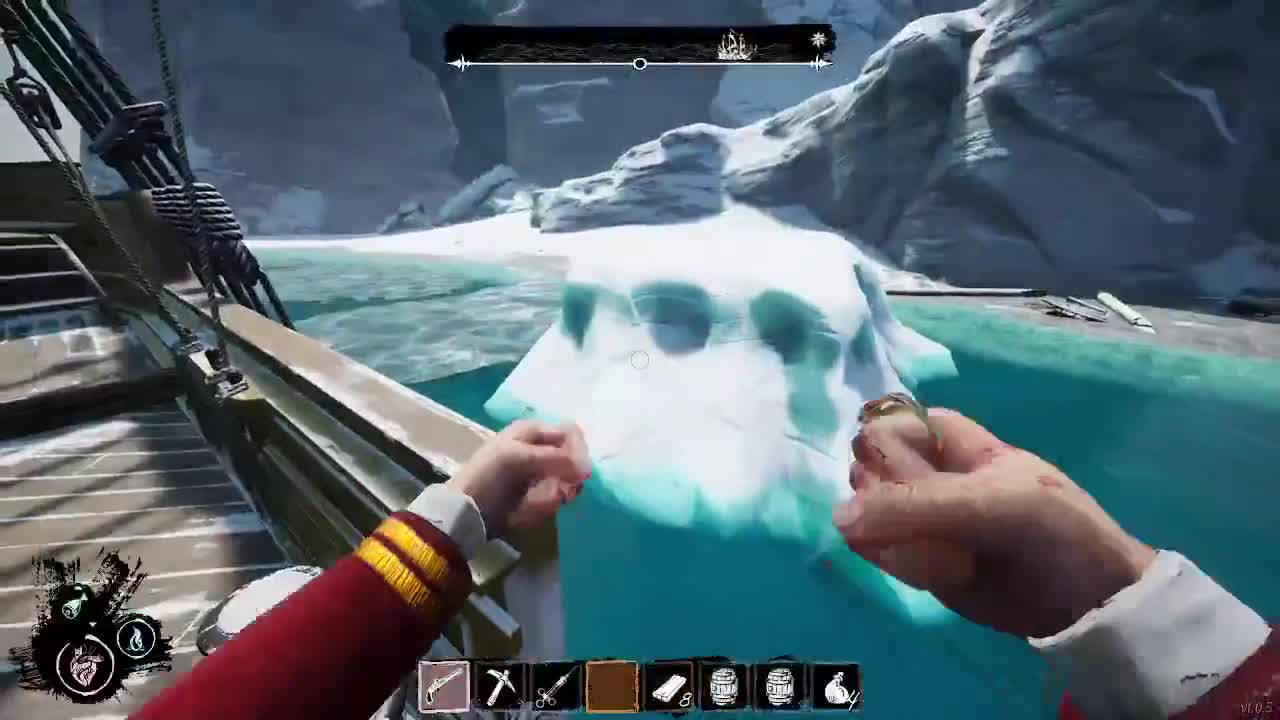This screenshot has height=720, width=1280.
Task: Select the first gunpowder barrel in the hotbar
Action: tap(724, 683)
